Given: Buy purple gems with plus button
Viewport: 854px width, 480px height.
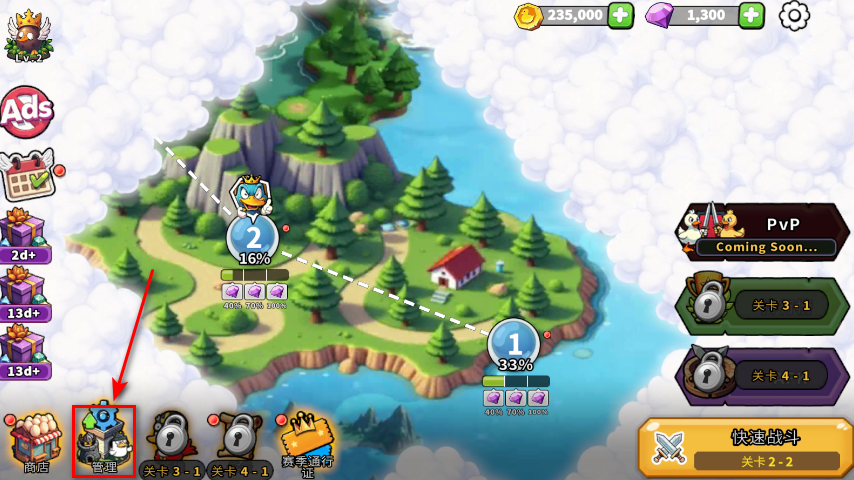Looking at the screenshot, I should point(751,15).
